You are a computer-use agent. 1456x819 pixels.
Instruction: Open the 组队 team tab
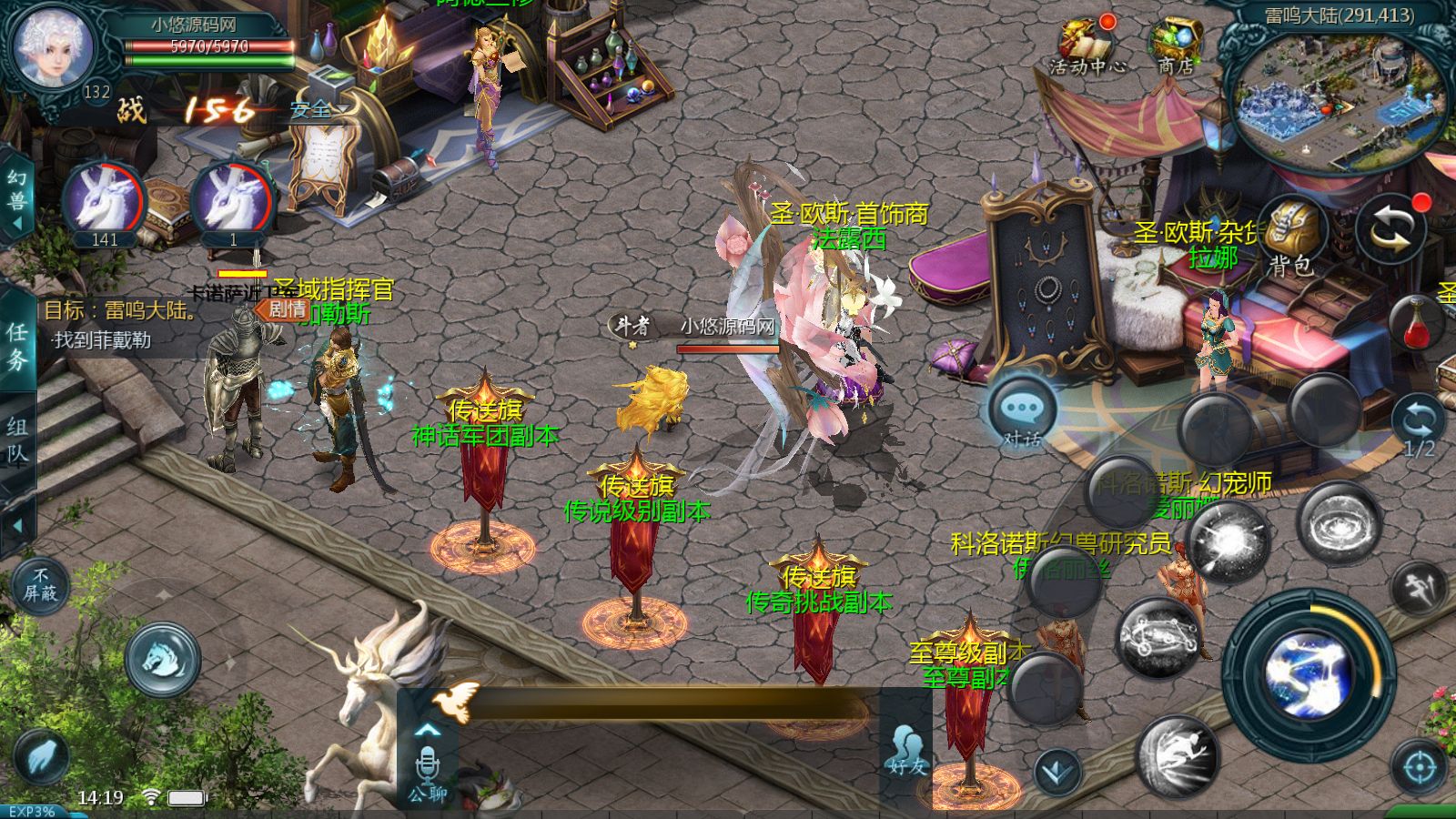pos(17,440)
